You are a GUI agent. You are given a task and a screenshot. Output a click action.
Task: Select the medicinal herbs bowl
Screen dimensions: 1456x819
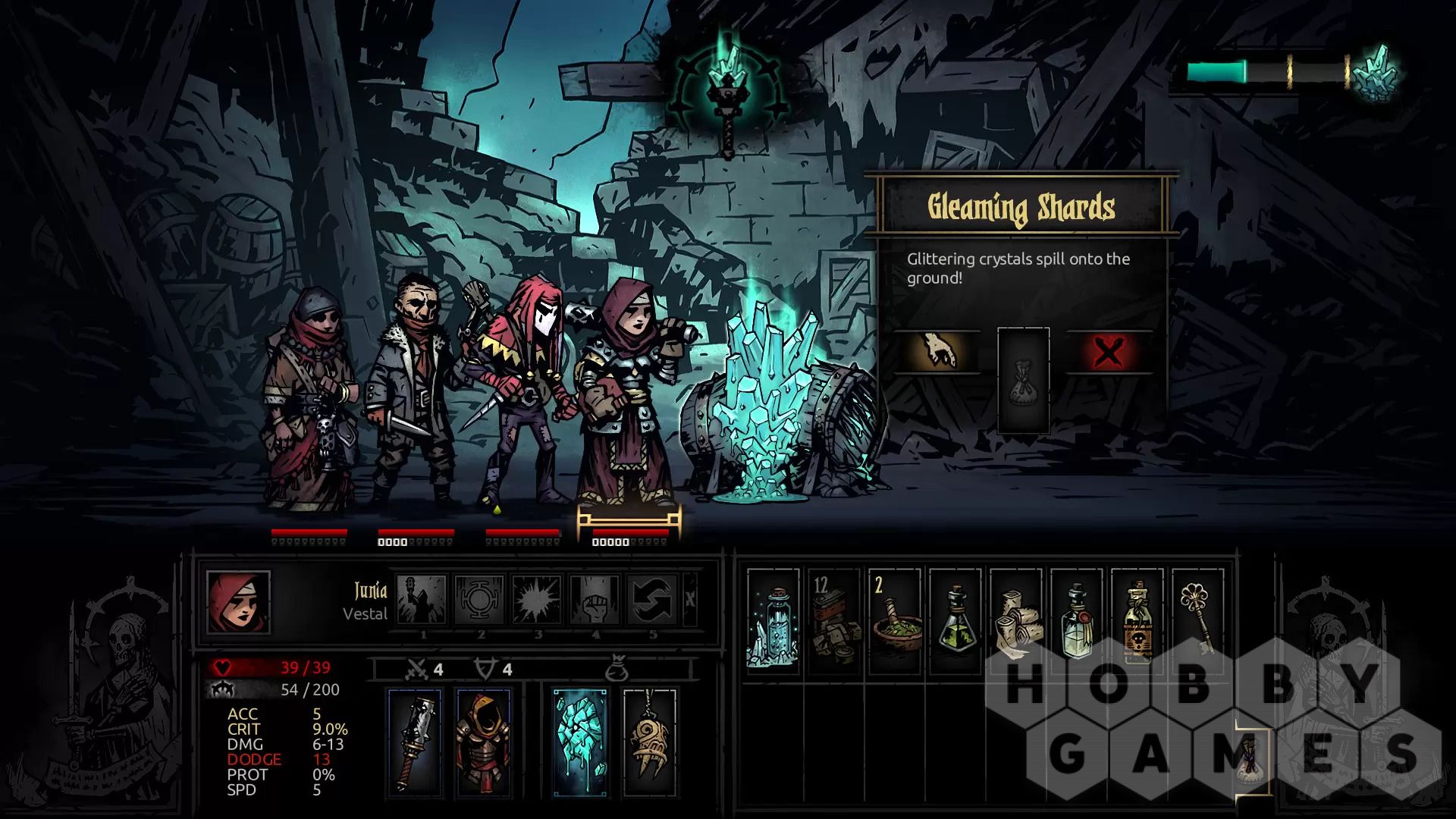click(x=894, y=622)
